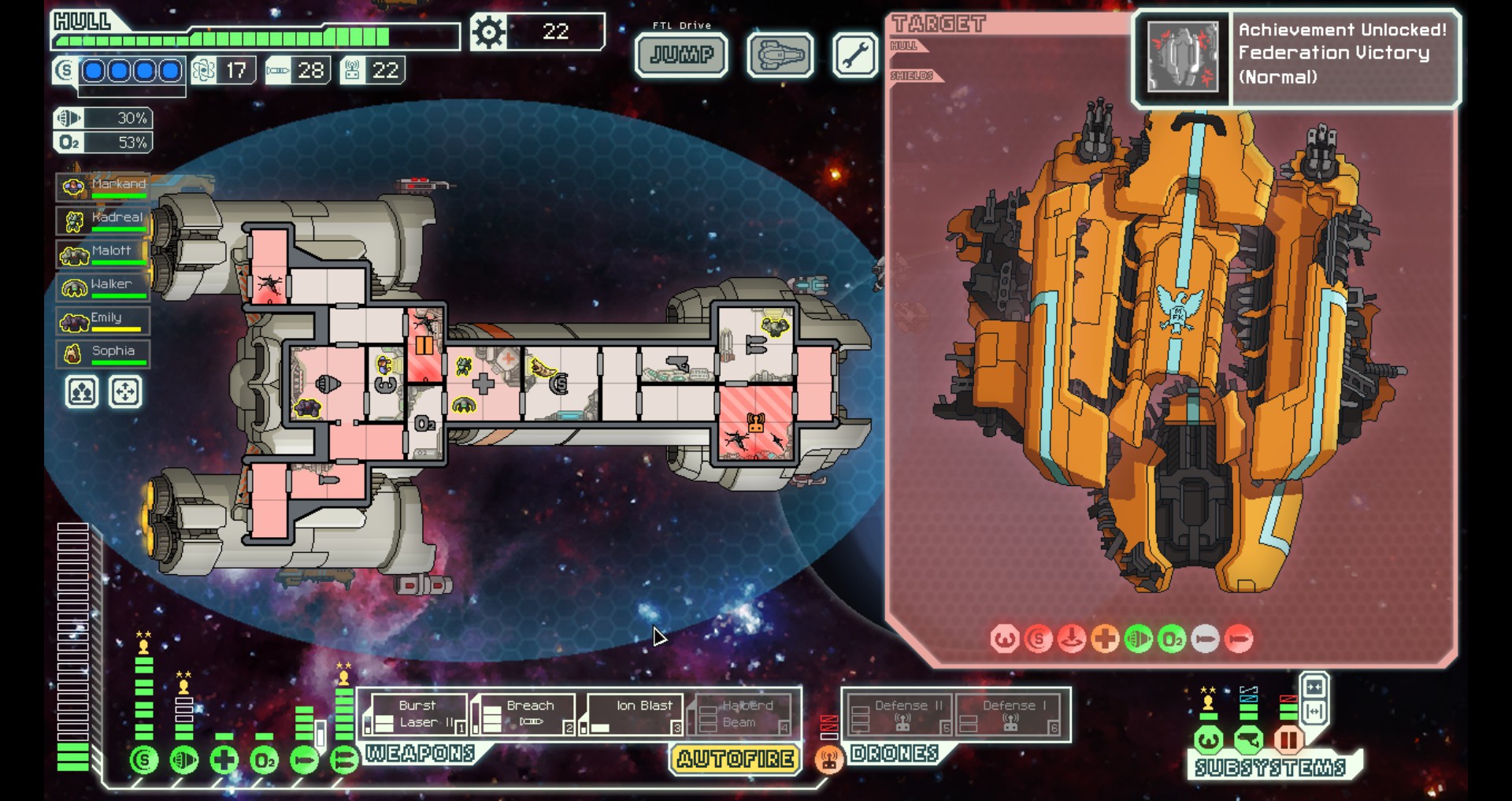Image resolution: width=1512 pixels, height=801 pixels.
Task: Send crew back to saved stations
Action: tap(125, 392)
